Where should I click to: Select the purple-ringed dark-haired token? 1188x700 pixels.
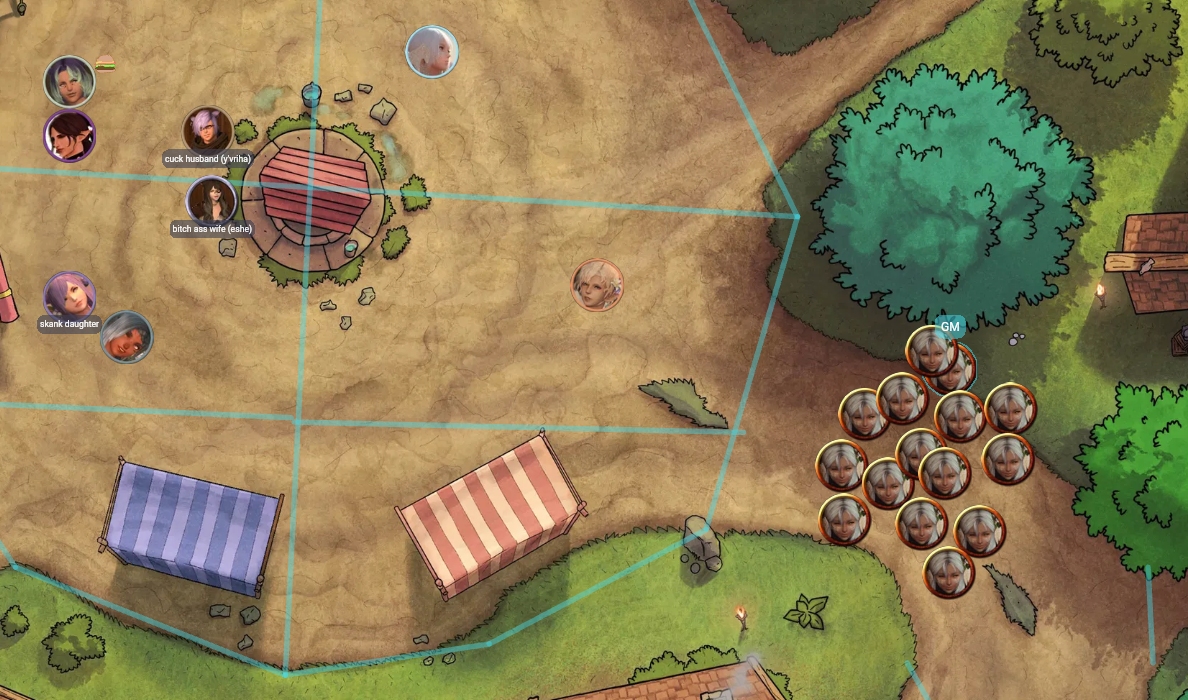[69, 136]
